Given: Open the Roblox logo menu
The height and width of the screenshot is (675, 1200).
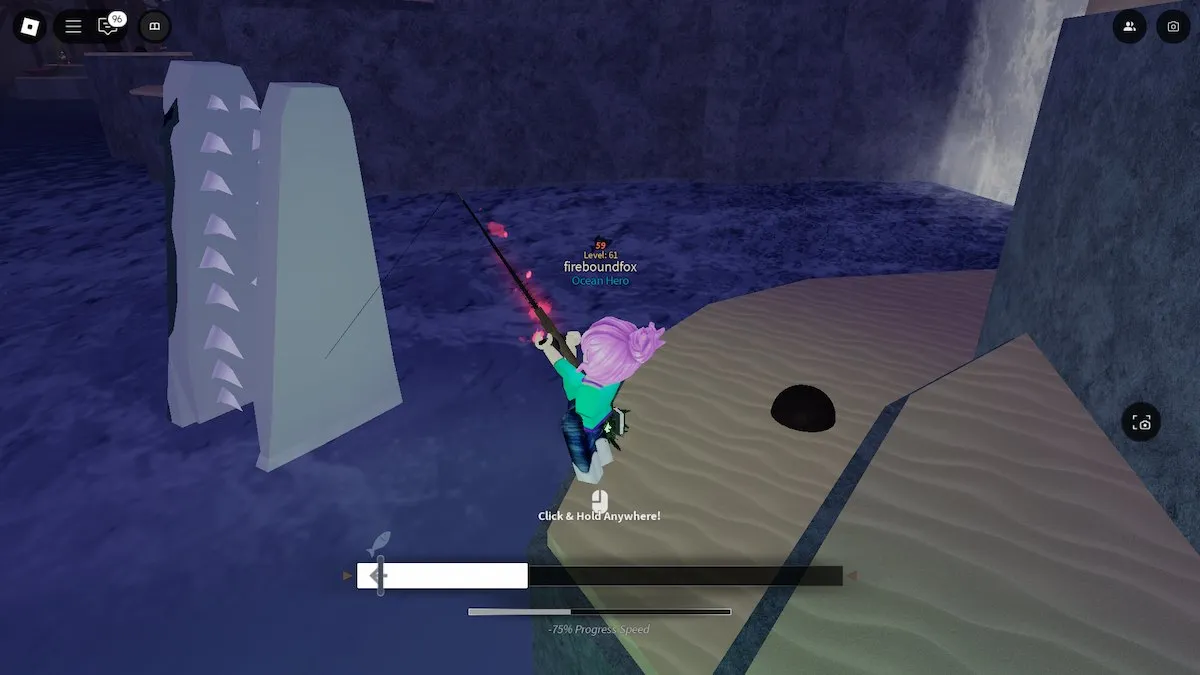Looking at the screenshot, I should pos(30,27).
